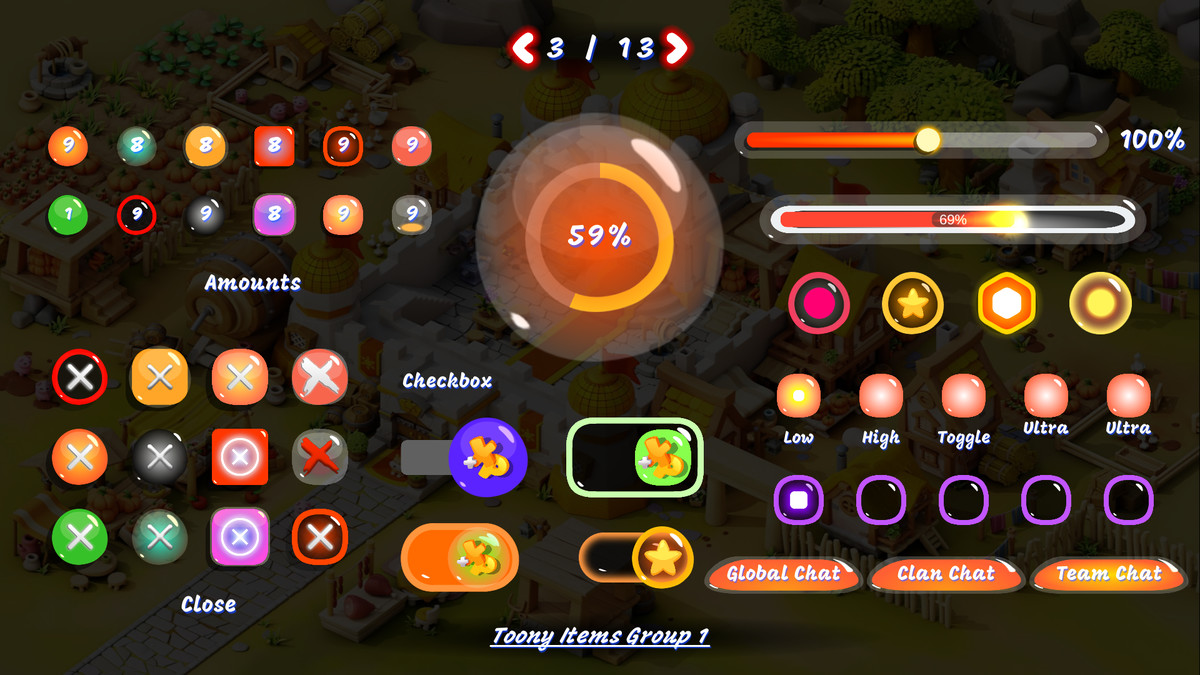Click the green amount badge showing 1

[x=68, y=214]
